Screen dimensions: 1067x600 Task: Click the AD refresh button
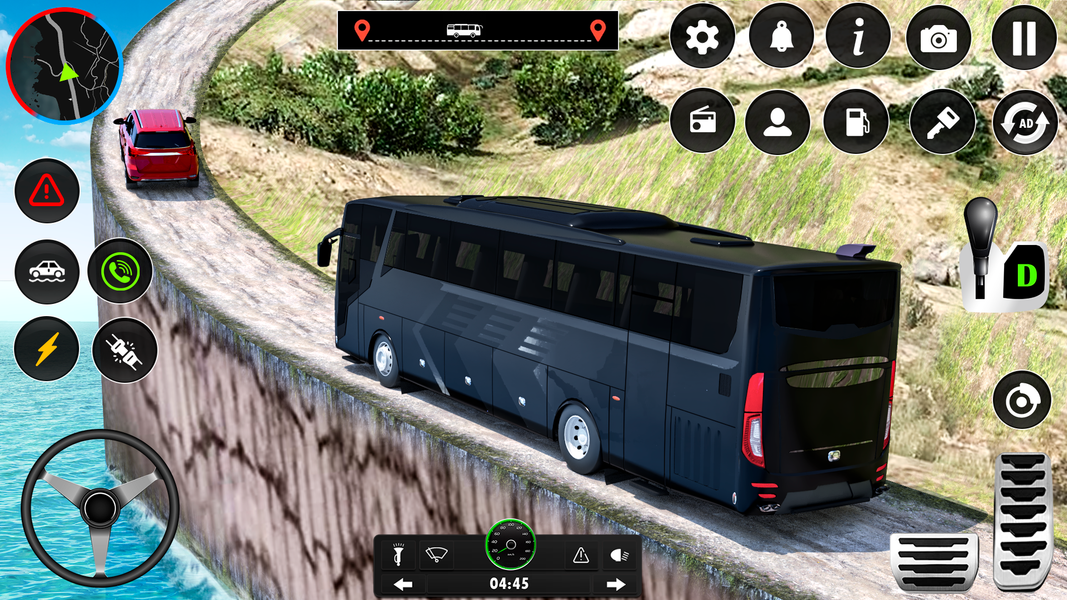(1024, 122)
